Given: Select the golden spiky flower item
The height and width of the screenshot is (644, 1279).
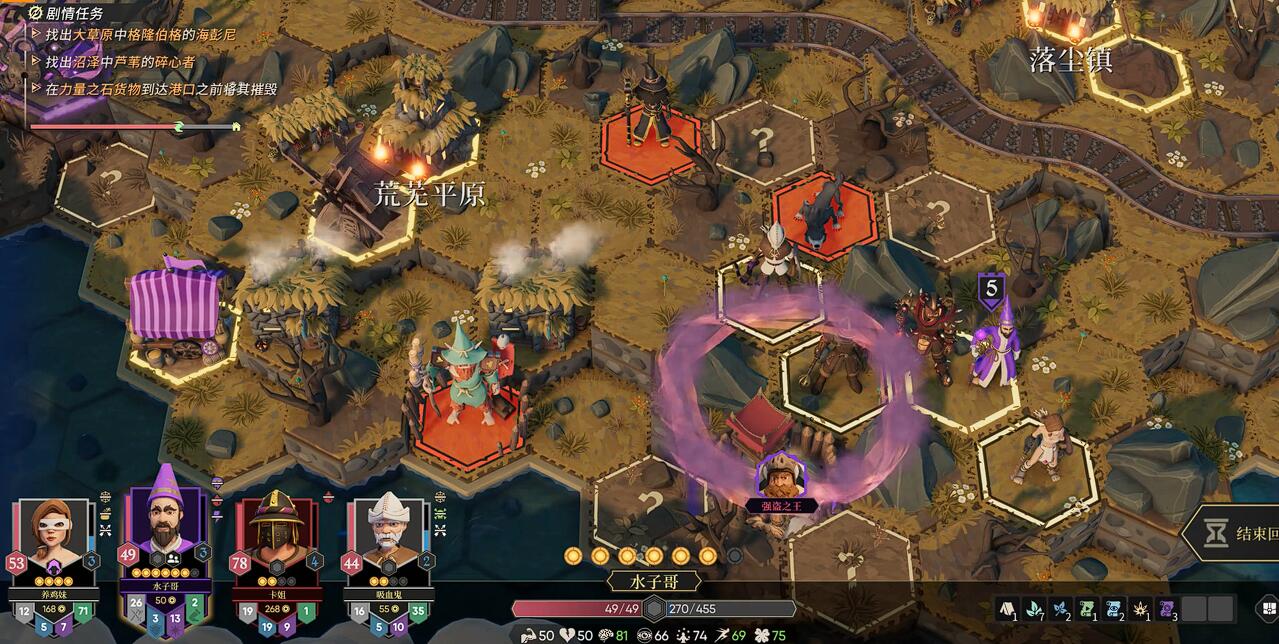Looking at the screenshot, I should (x=1138, y=607).
